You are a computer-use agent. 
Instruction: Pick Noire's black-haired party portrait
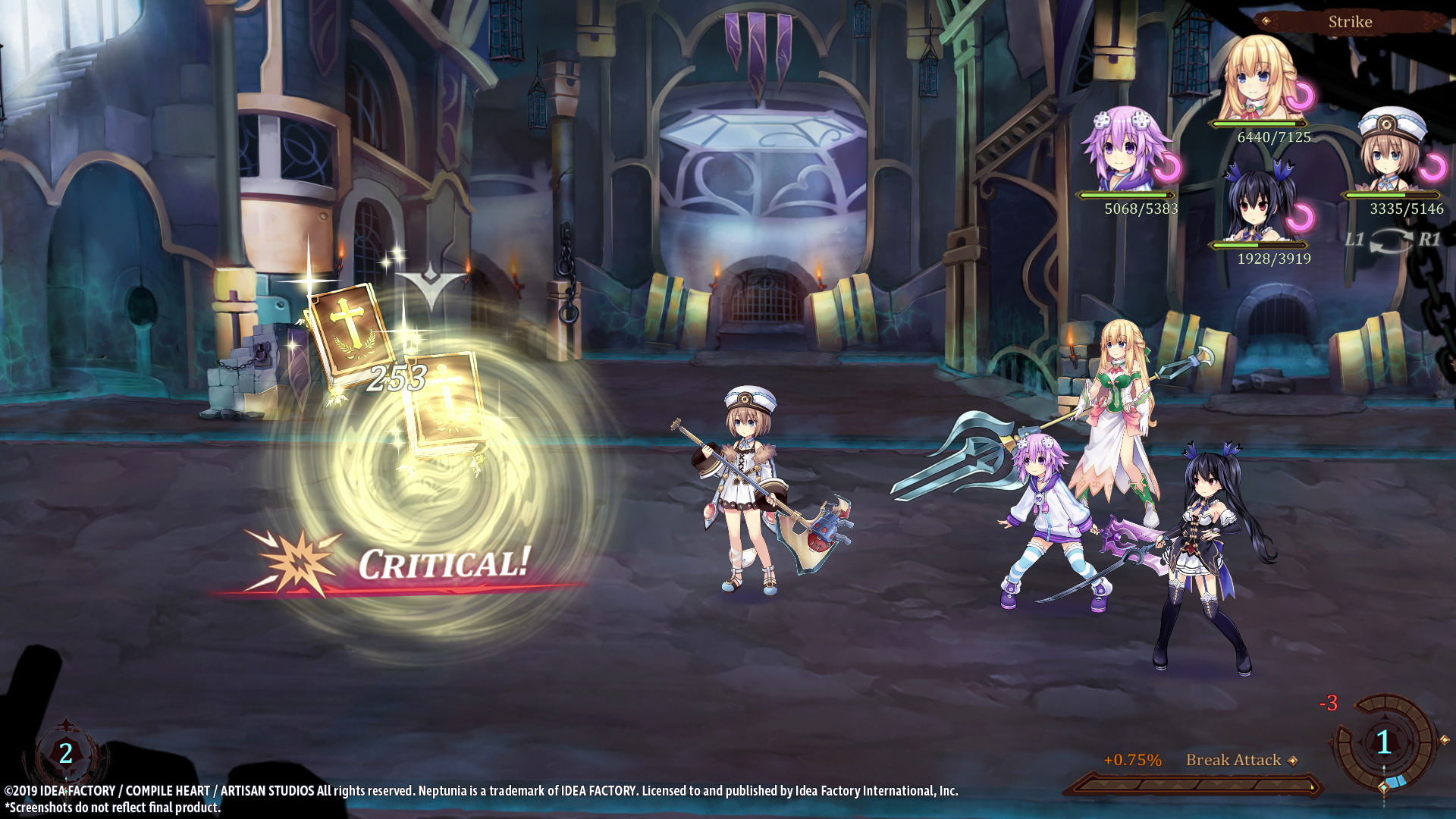(1259, 203)
